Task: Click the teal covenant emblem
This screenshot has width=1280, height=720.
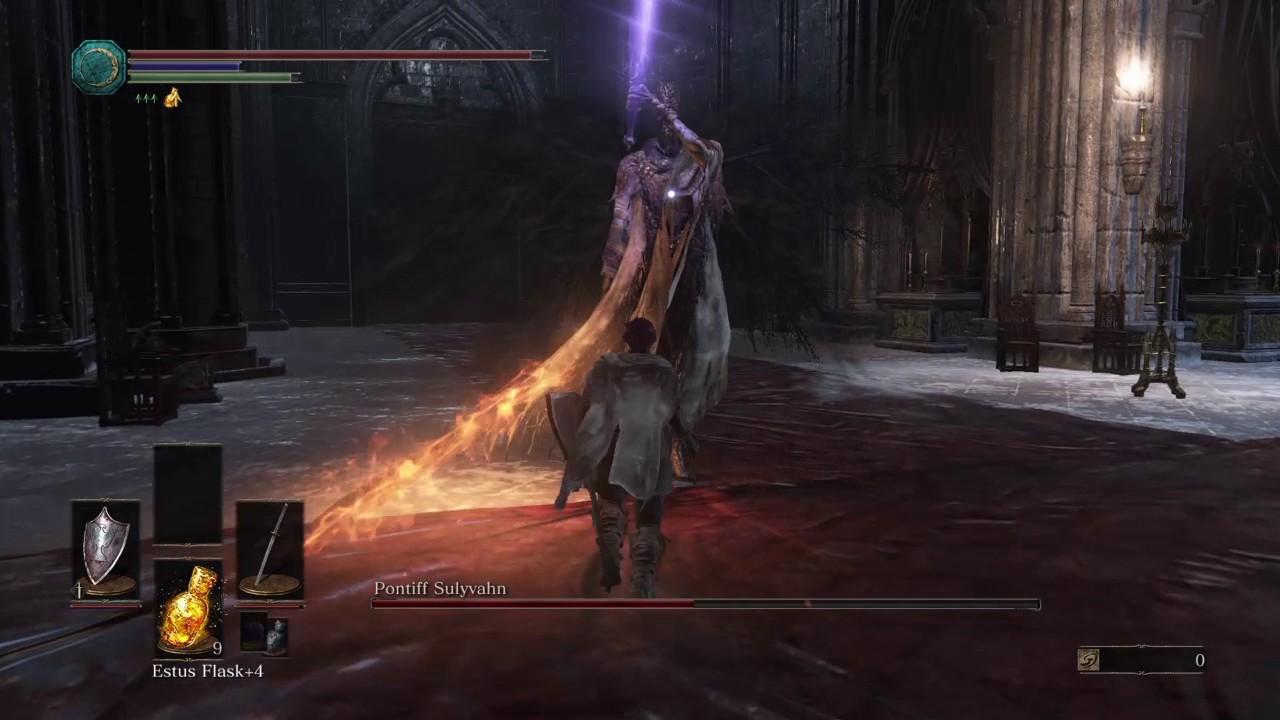Action: (99, 67)
